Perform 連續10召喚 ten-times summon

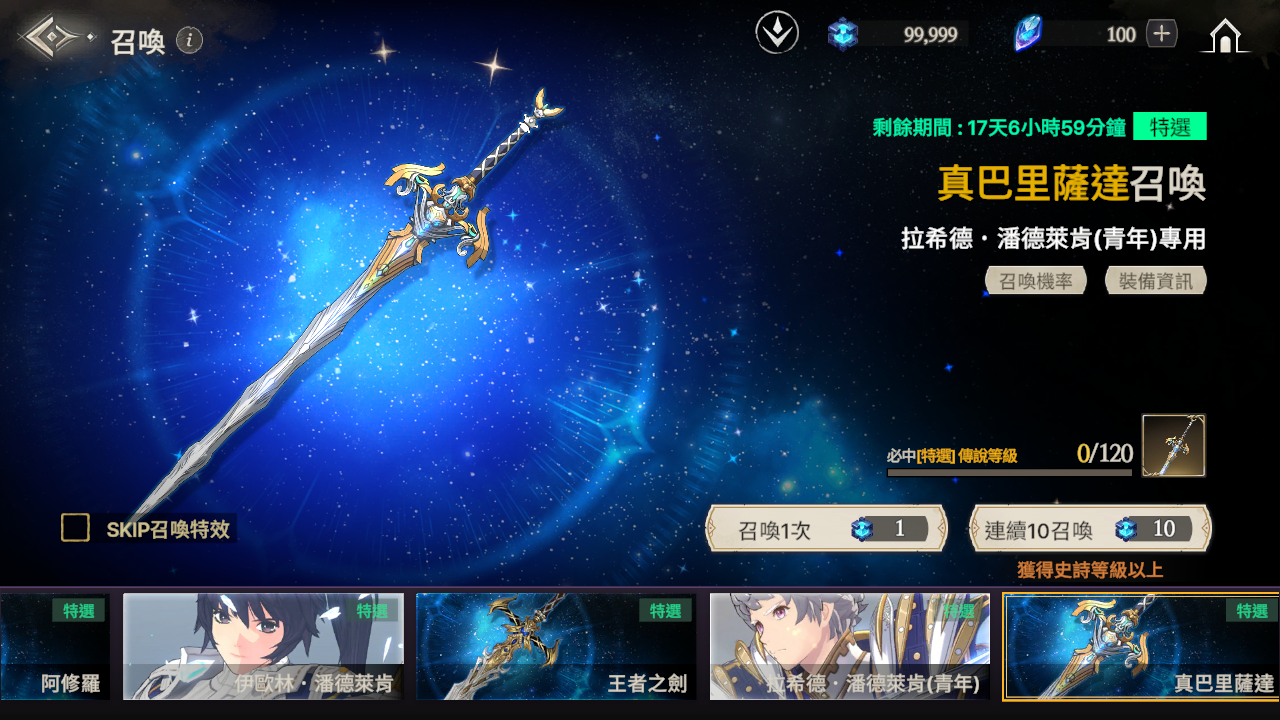click(x=1090, y=529)
